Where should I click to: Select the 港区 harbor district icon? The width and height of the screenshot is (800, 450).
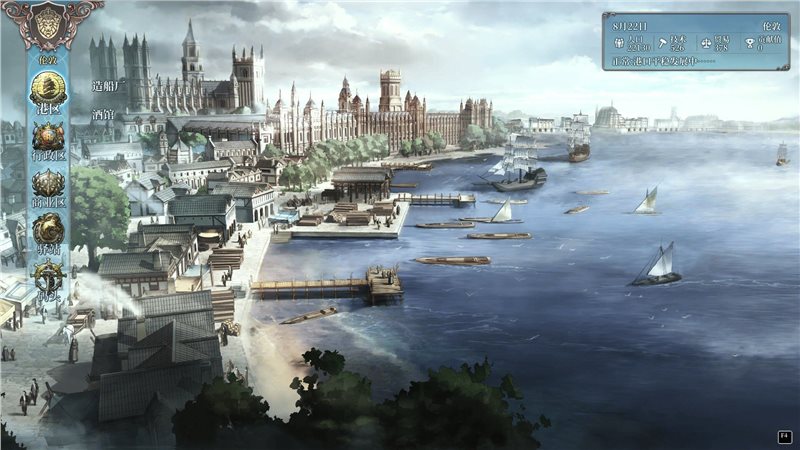(47, 88)
